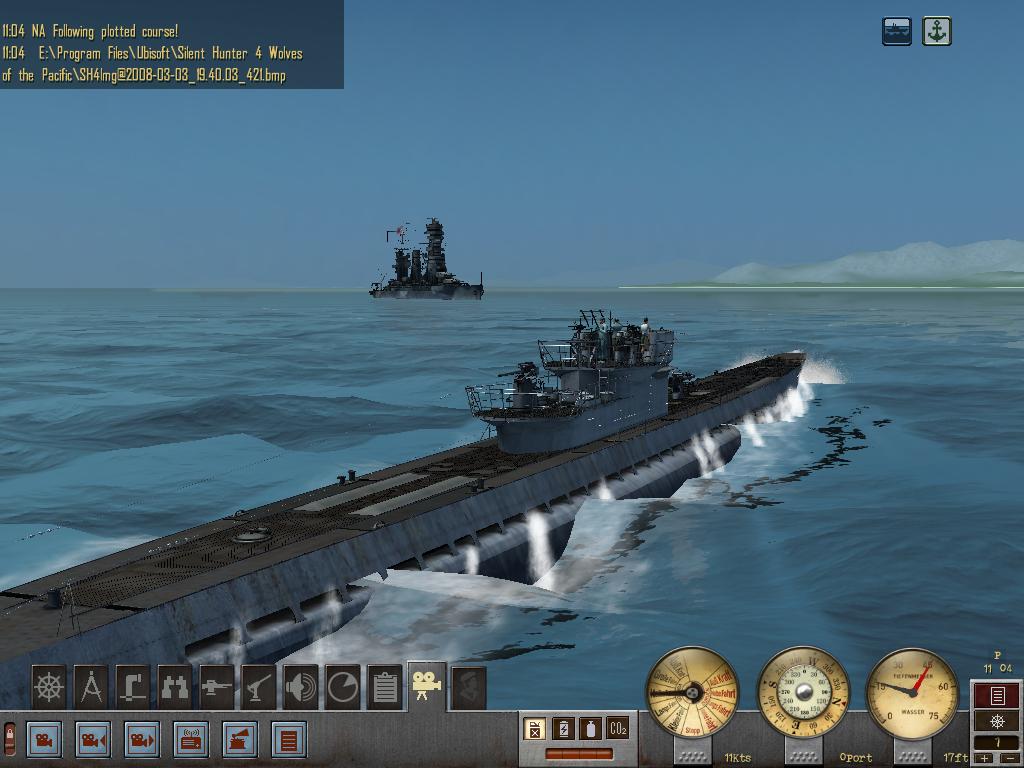Select the deck gun station
1024x768 pixels.
tap(217, 688)
